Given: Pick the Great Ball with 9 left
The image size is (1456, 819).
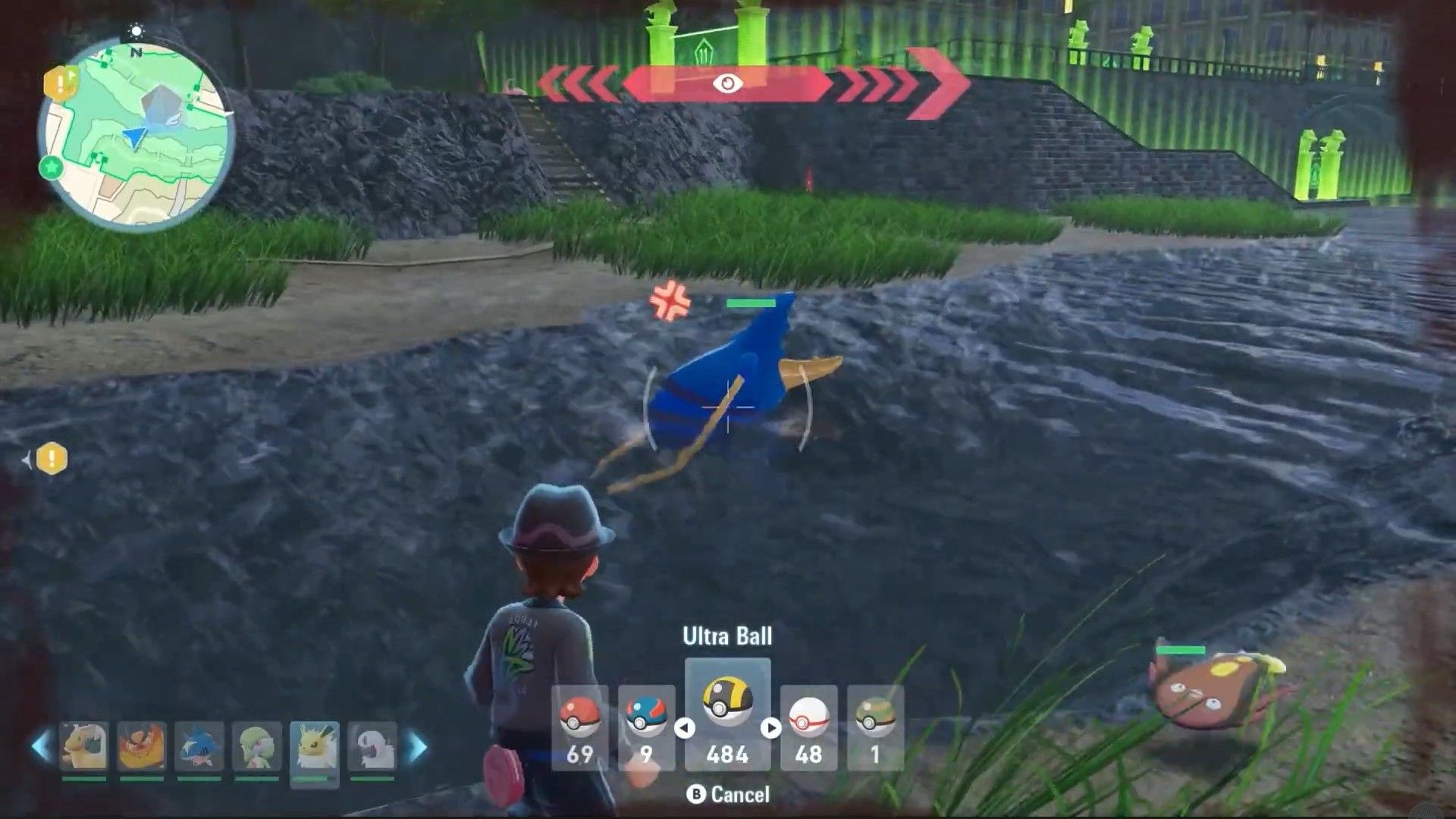Looking at the screenshot, I should (646, 726).
